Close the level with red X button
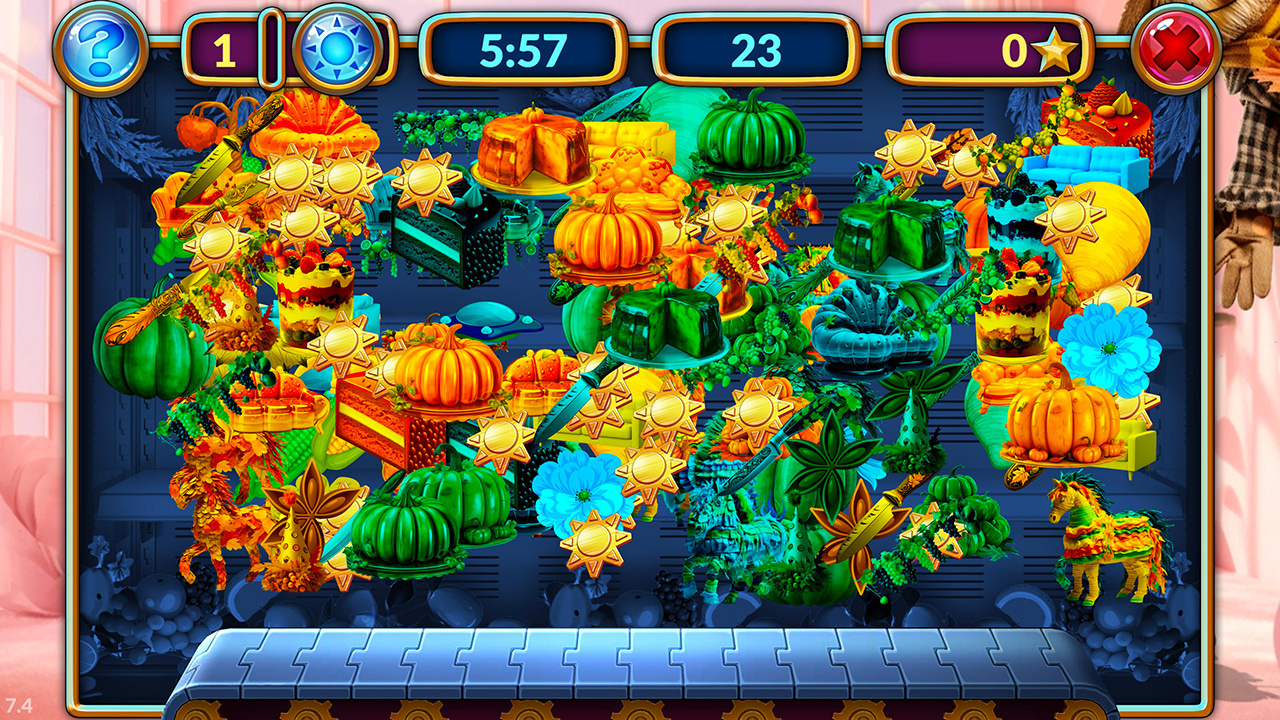 [1176, 47]
